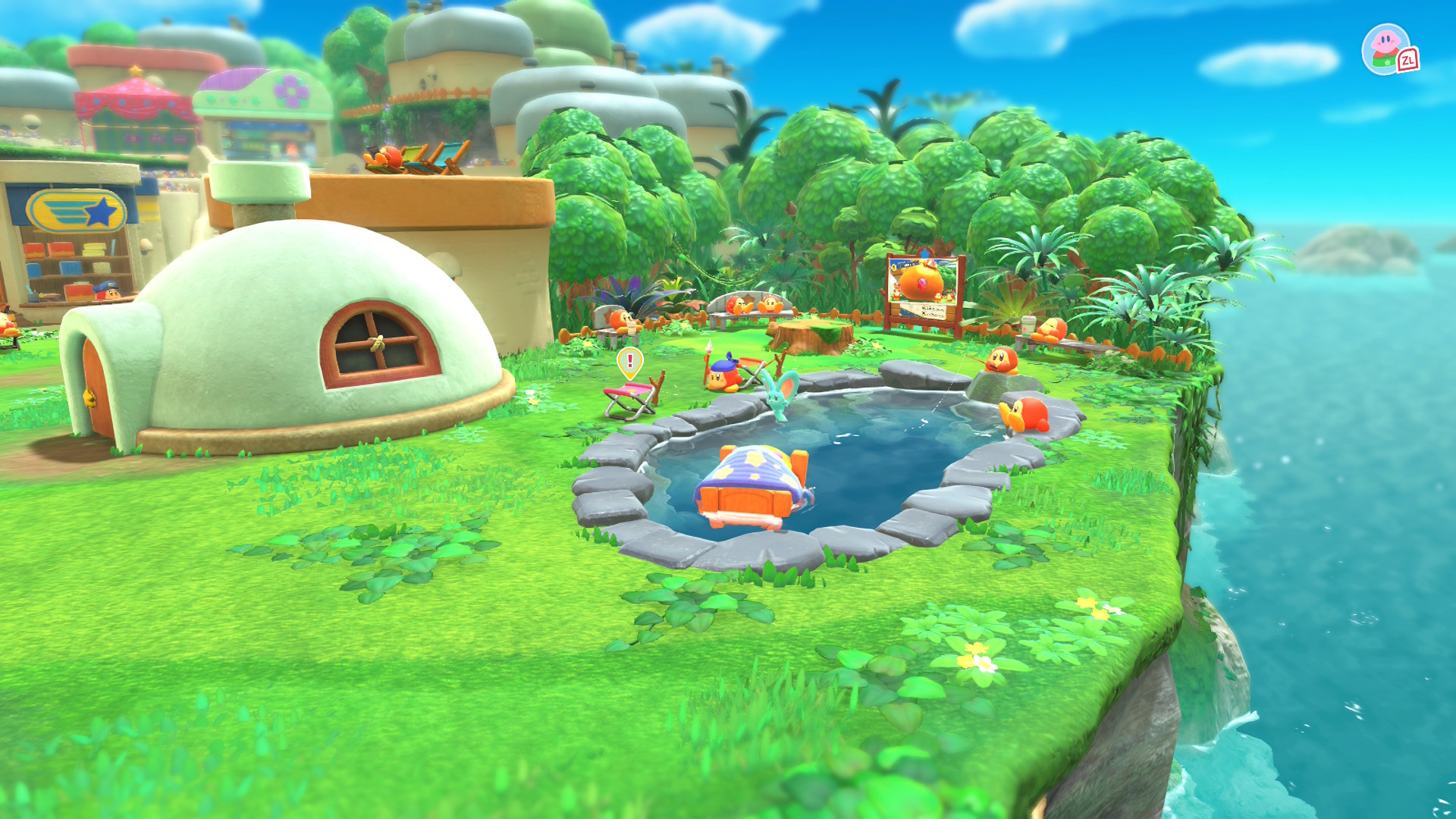The image size is (1456, 819).
Task: Open the Kirby emote icon in the corner
Action: 1387,49
